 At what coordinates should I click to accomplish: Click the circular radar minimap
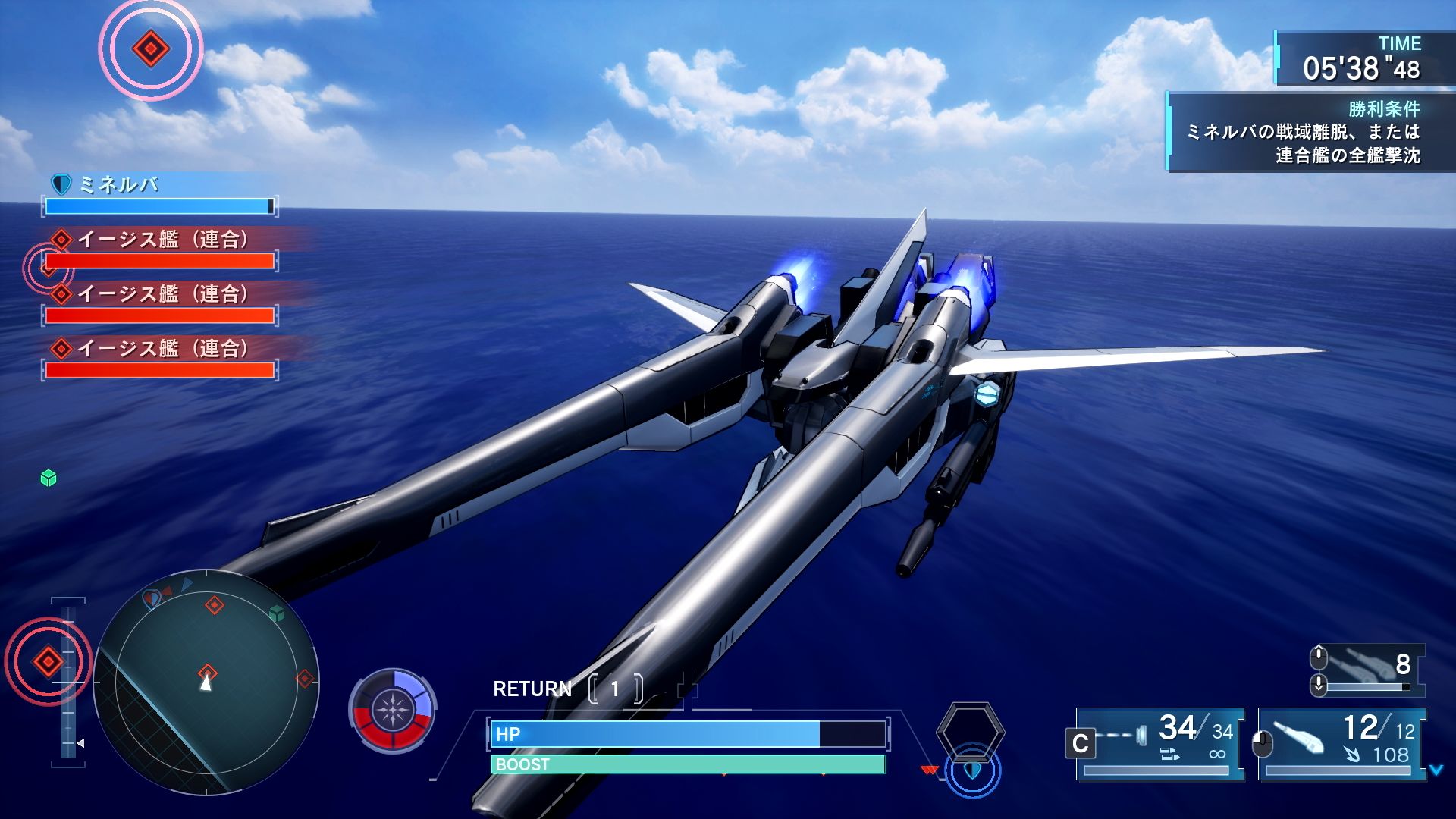[206, 682]
